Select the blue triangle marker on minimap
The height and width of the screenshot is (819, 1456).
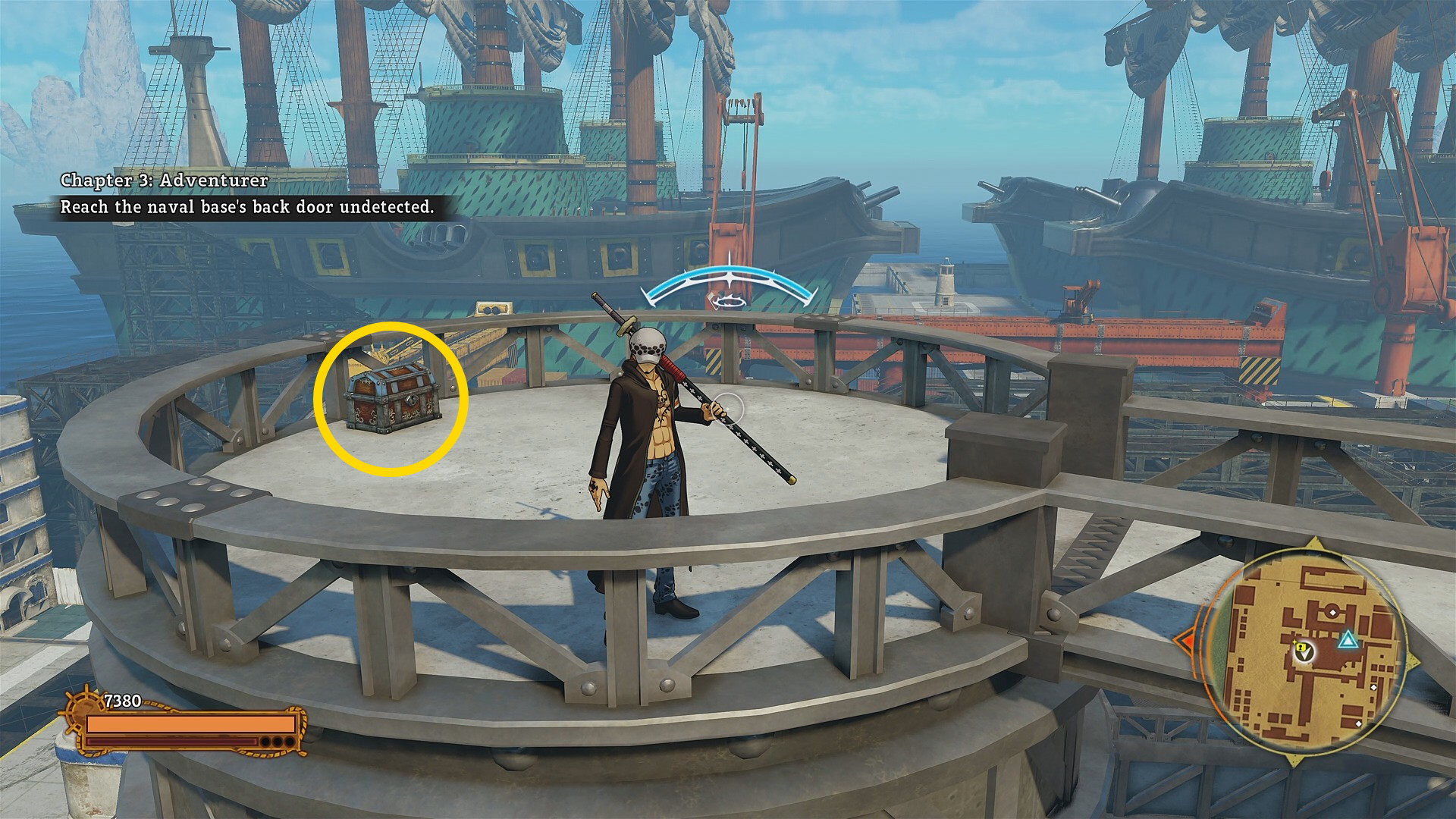click(1348, 641)
